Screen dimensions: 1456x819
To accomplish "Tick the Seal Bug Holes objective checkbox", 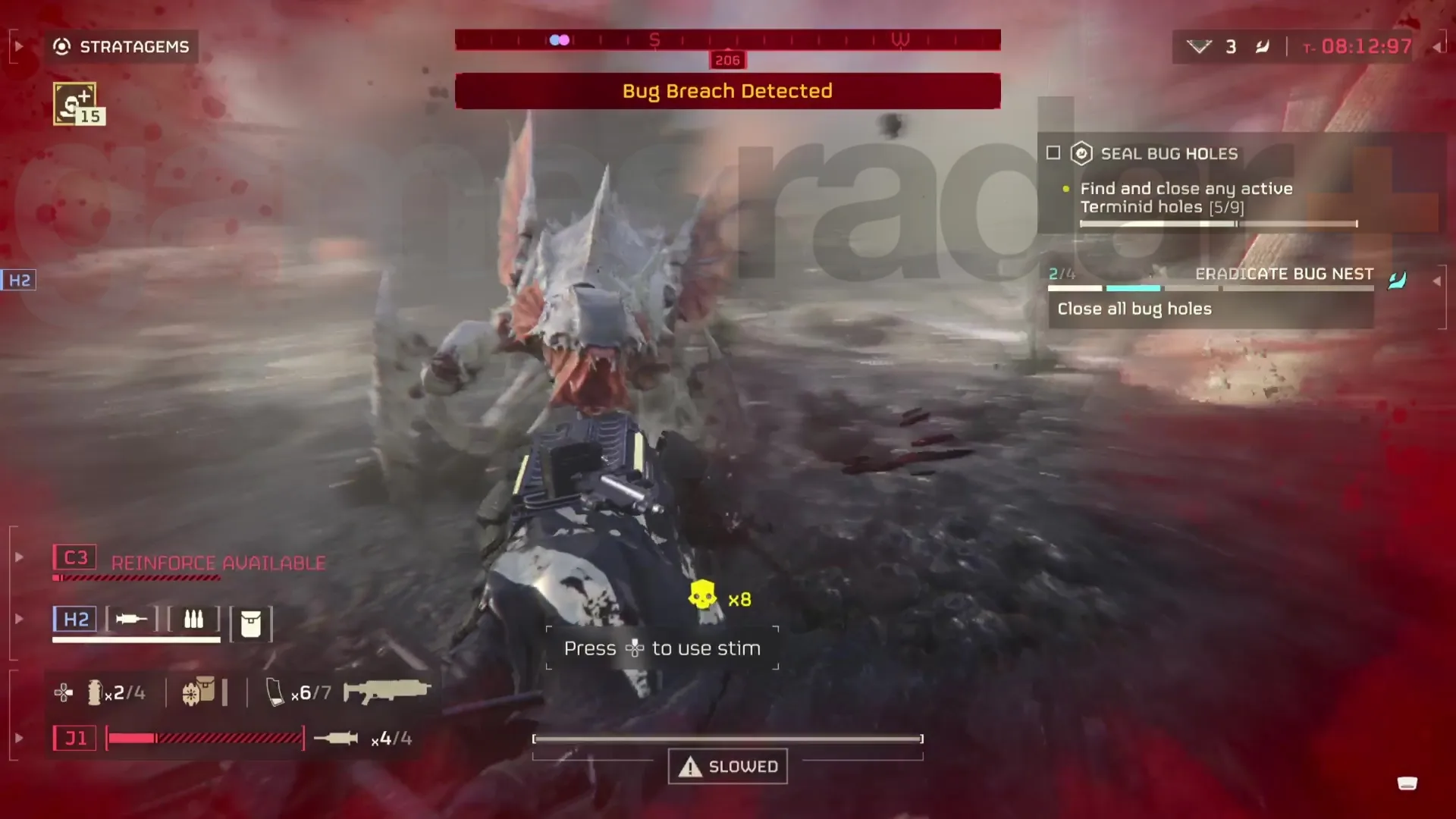I will click(x=1053, y=153).
